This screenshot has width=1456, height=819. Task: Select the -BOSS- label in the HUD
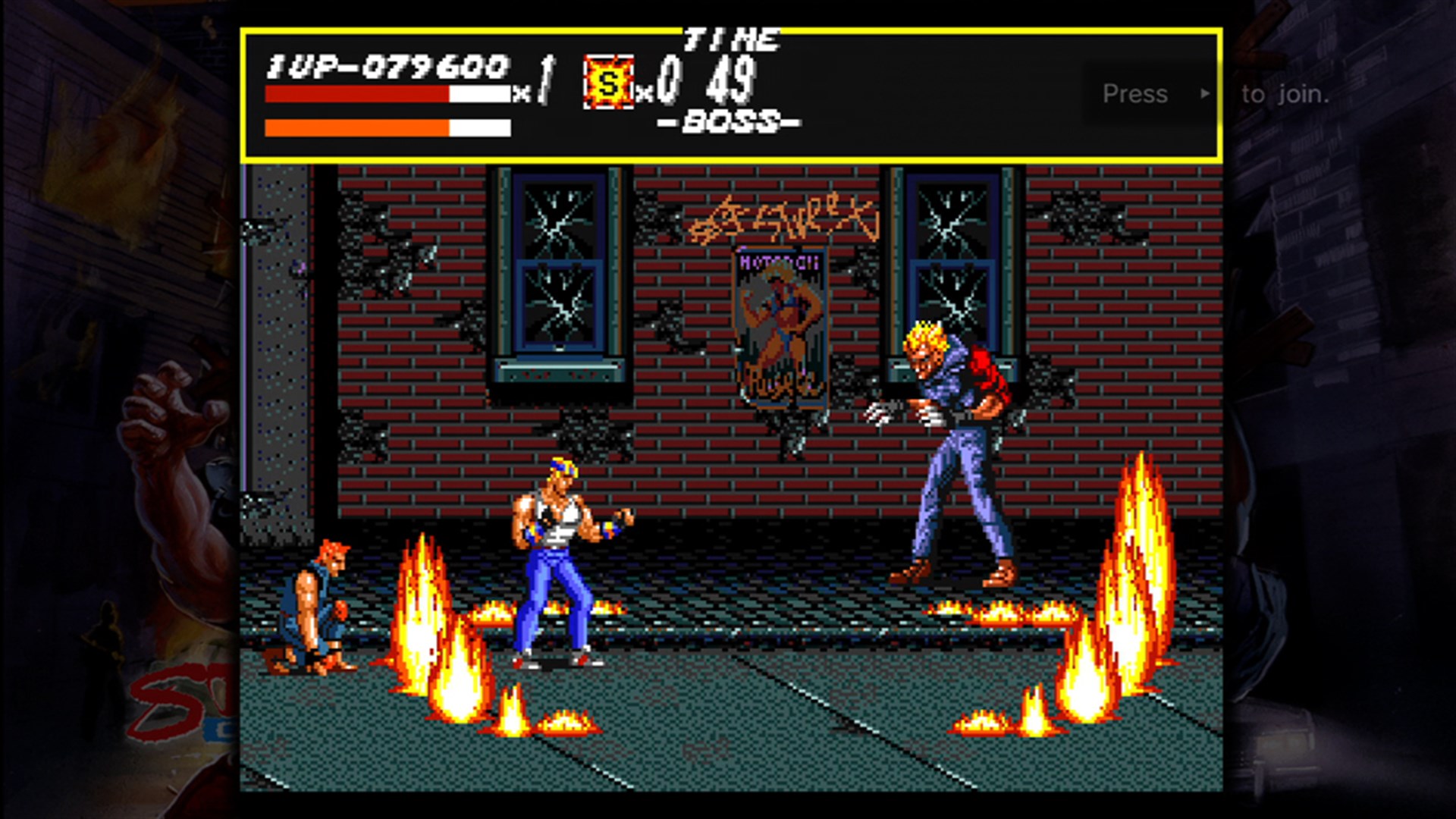click(730, 123)
